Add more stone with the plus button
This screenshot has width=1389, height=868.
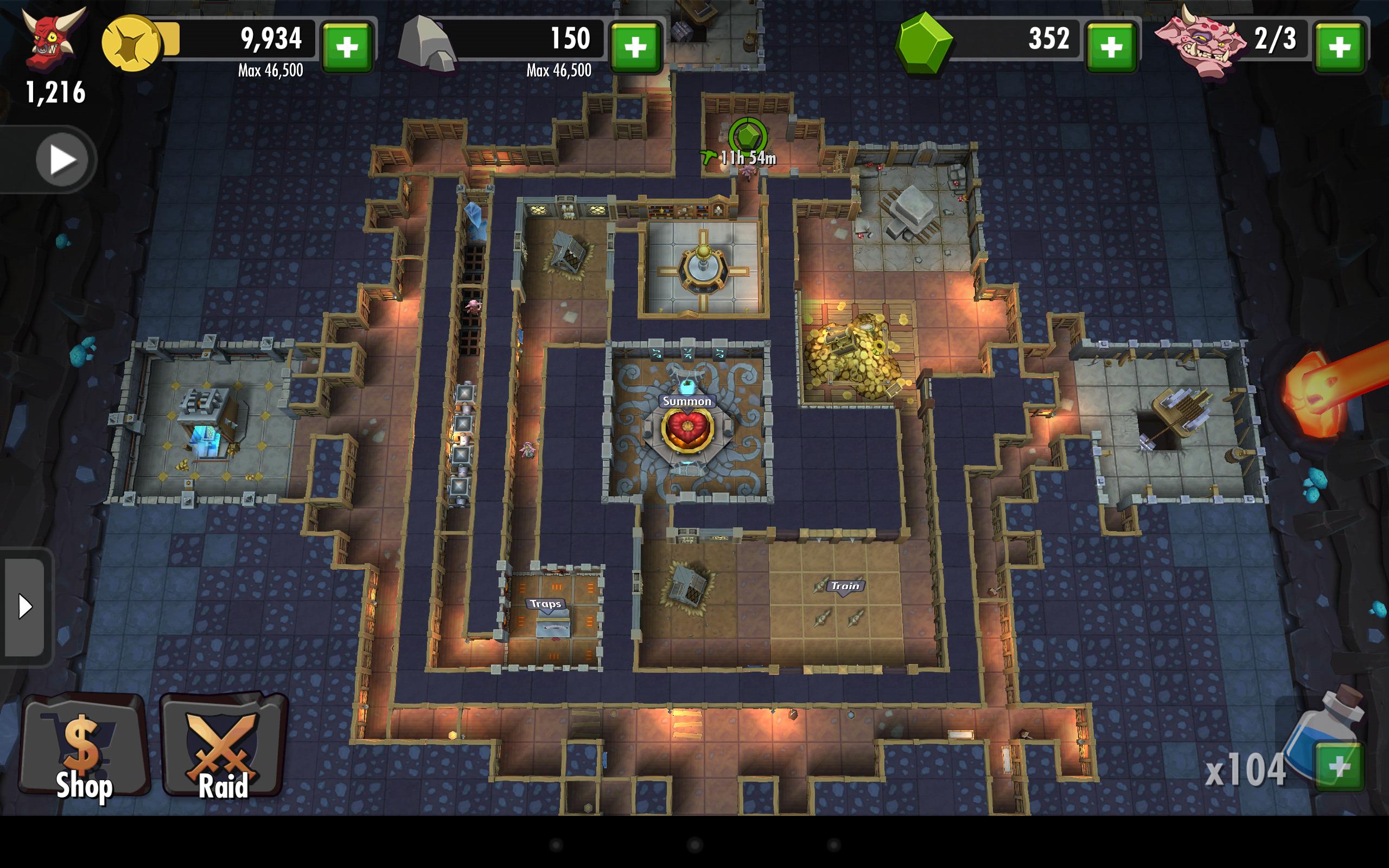tap(635, 47)
